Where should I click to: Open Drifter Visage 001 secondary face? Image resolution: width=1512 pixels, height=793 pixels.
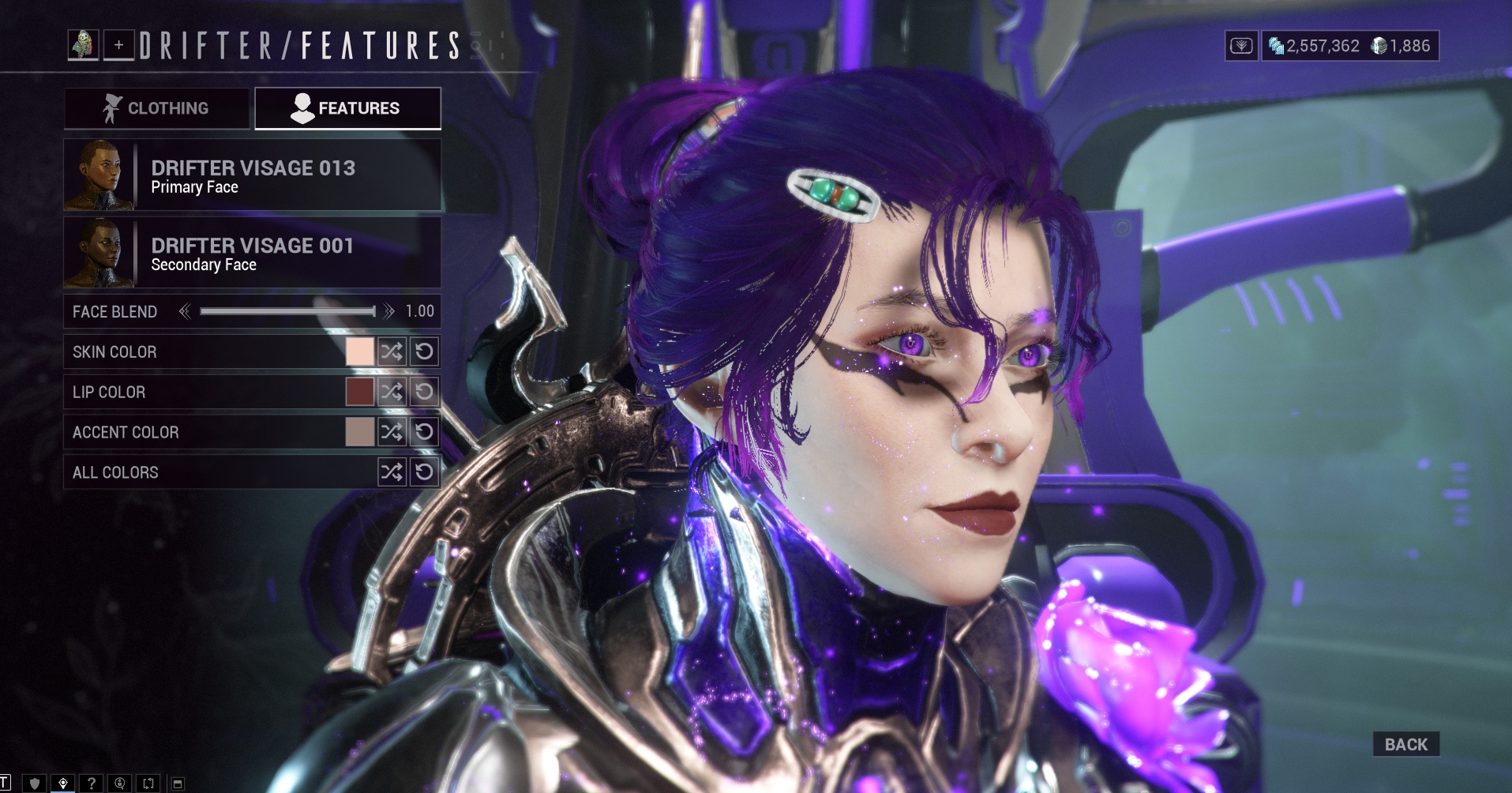253,253
